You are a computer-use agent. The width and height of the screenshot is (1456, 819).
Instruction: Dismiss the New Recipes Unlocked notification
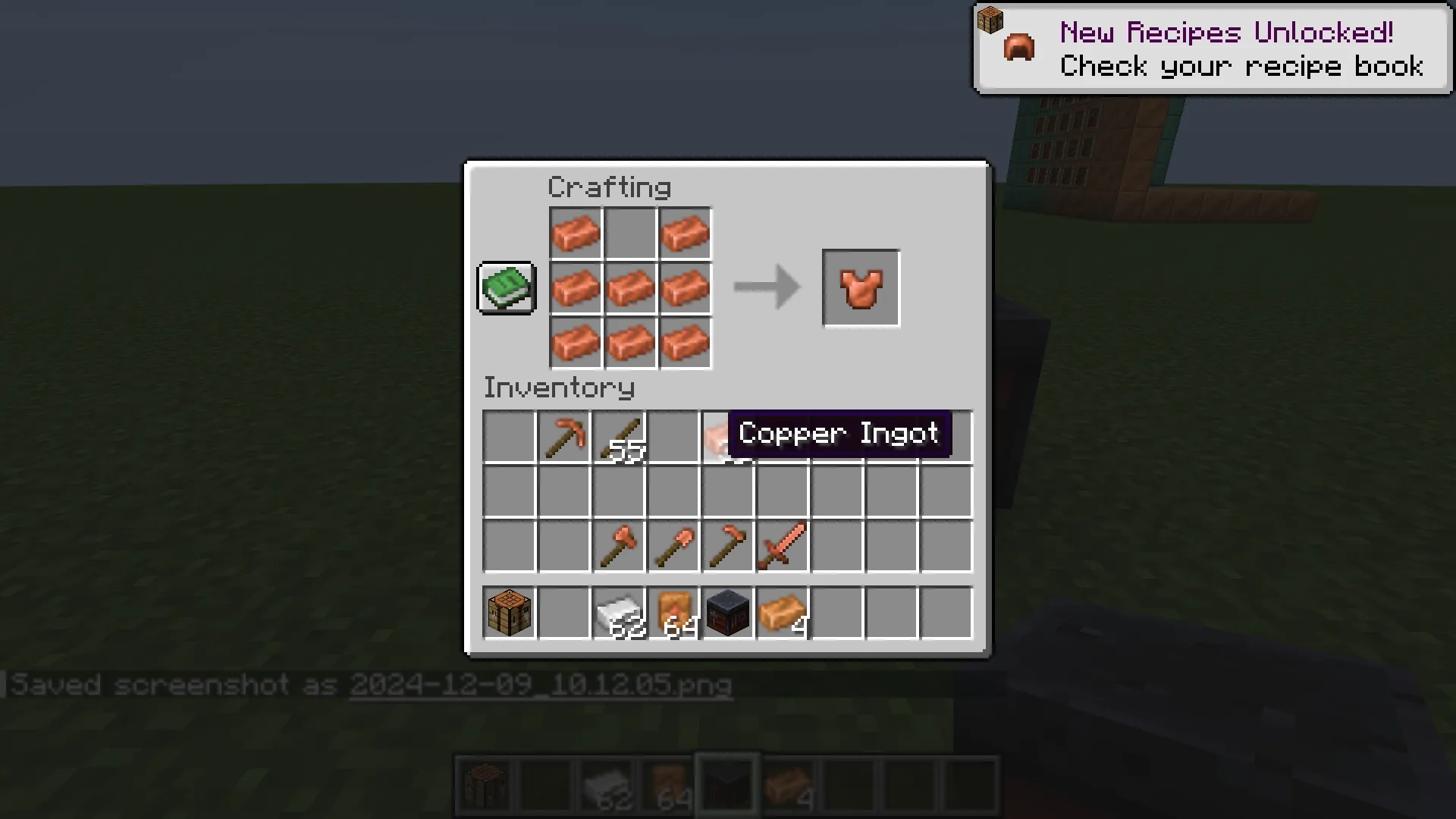pos(1211,48)
